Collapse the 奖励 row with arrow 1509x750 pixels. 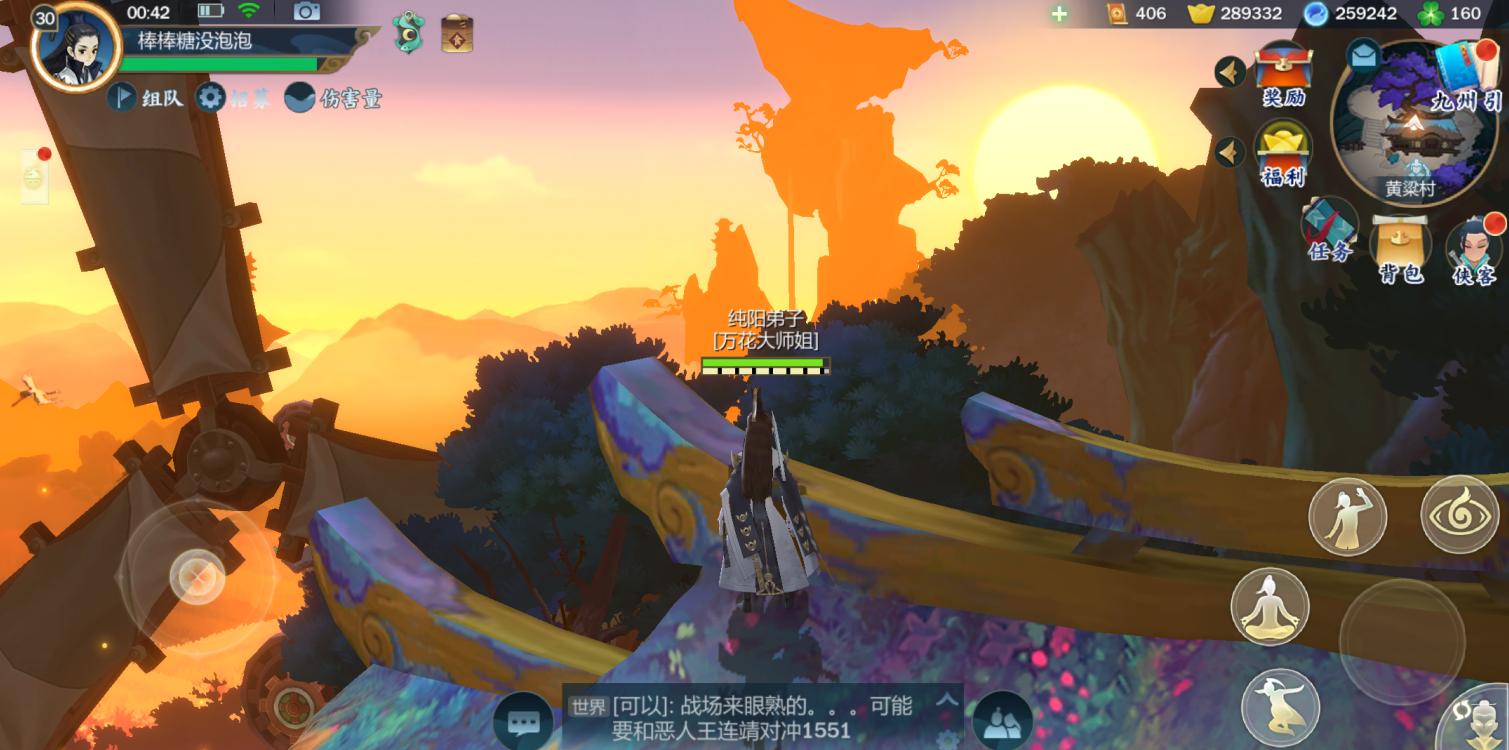click(1230, 72)
